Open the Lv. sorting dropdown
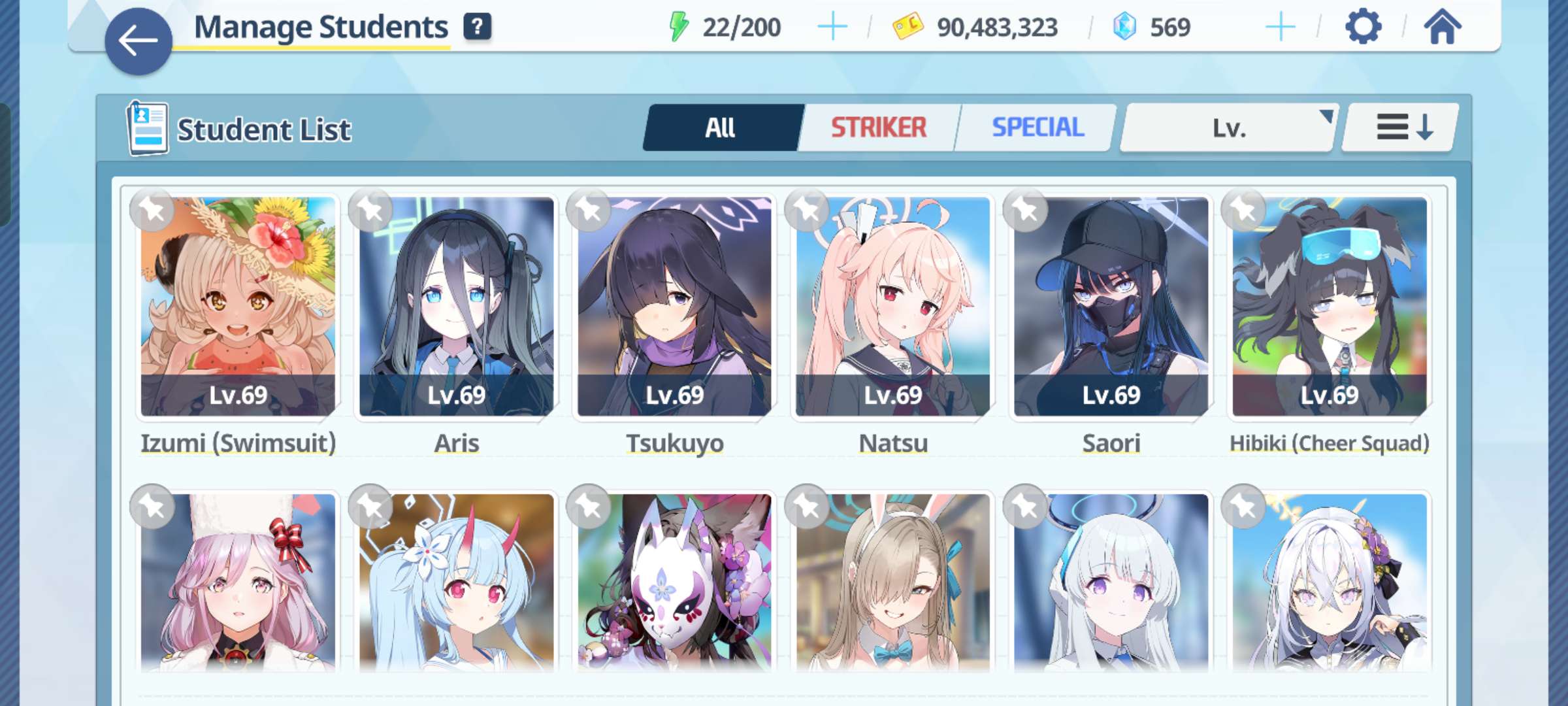The image size is (1568, 706). (x=1230, y=128)
